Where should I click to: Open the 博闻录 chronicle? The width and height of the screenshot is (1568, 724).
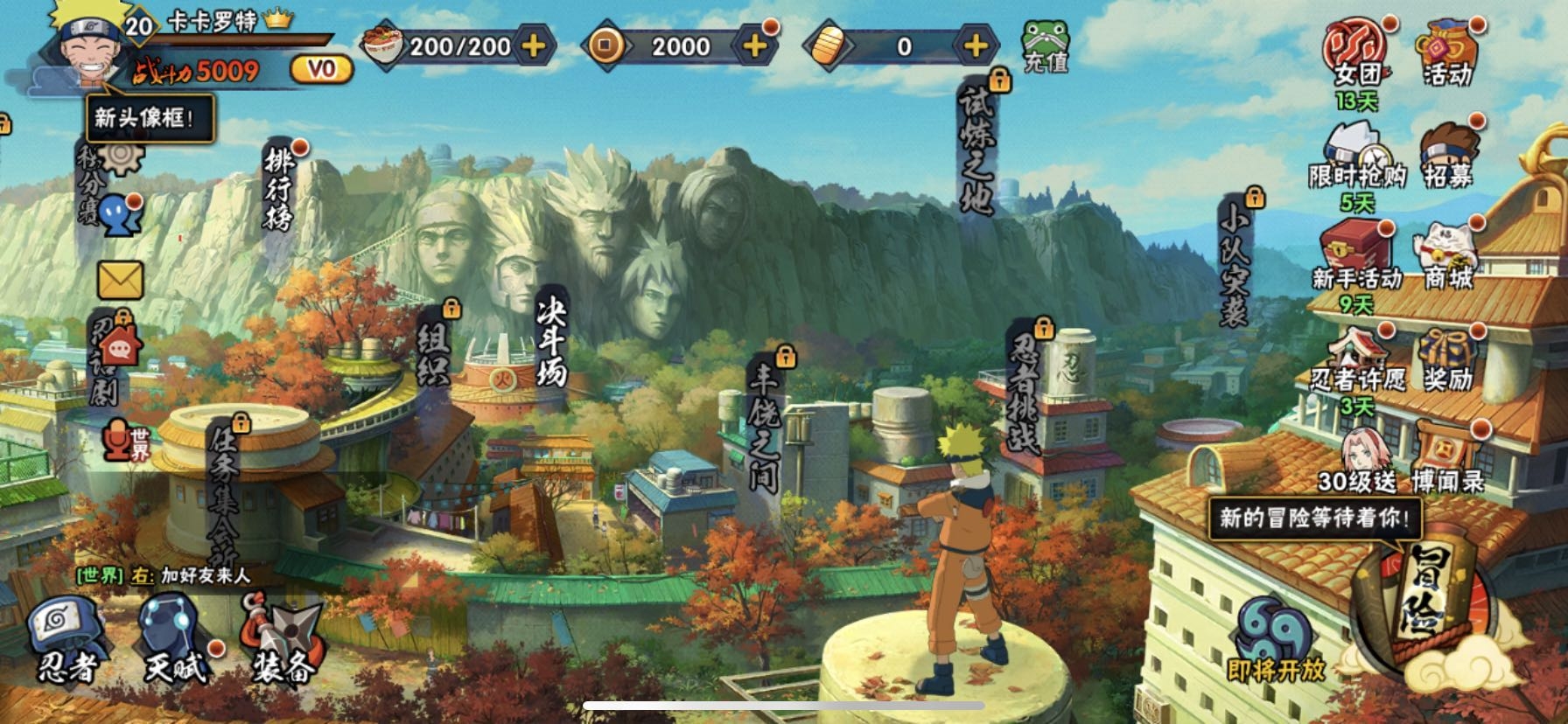[1448, 459]
